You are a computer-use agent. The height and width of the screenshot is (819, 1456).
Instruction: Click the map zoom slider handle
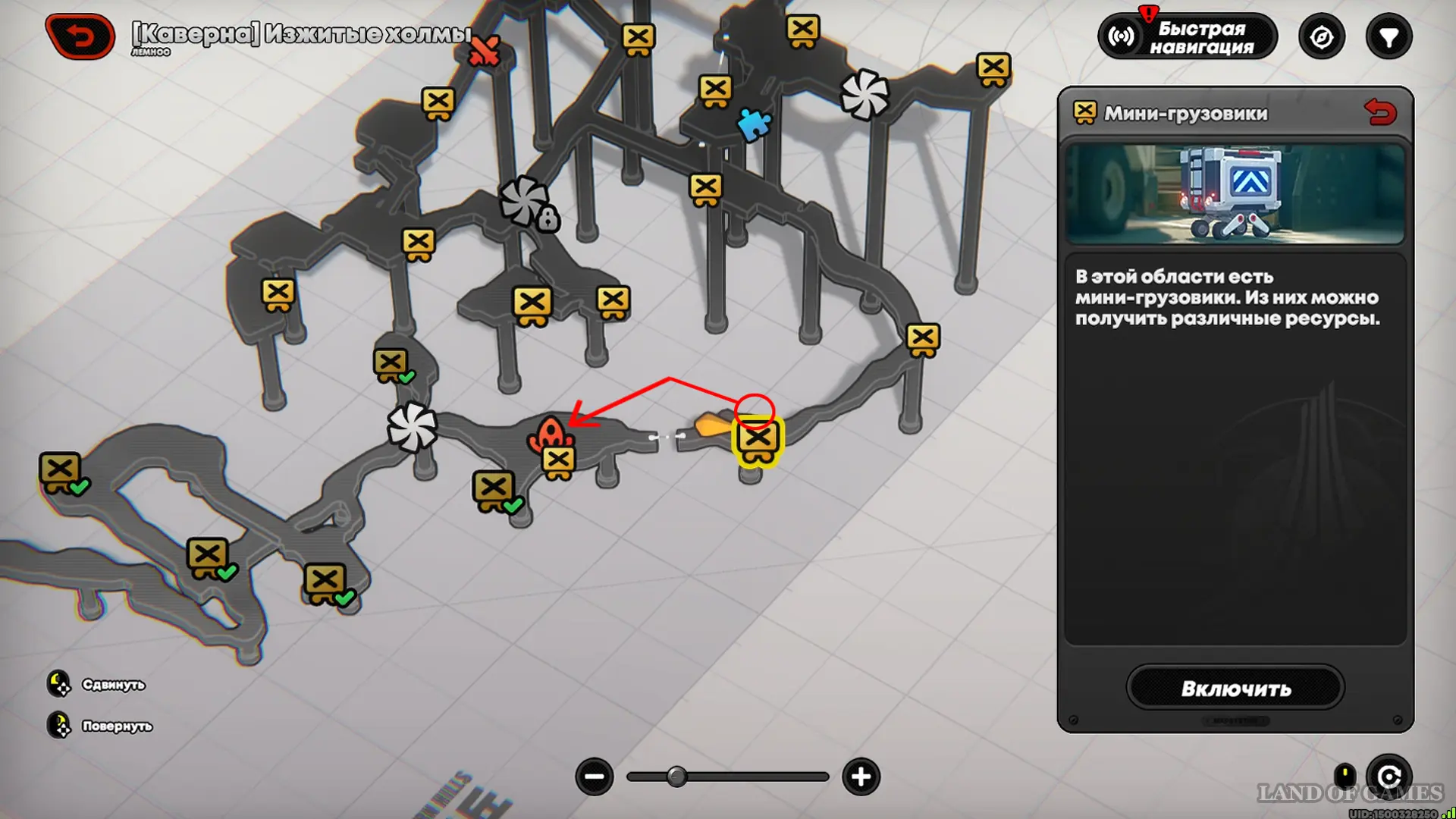click(x=676, y=777)
